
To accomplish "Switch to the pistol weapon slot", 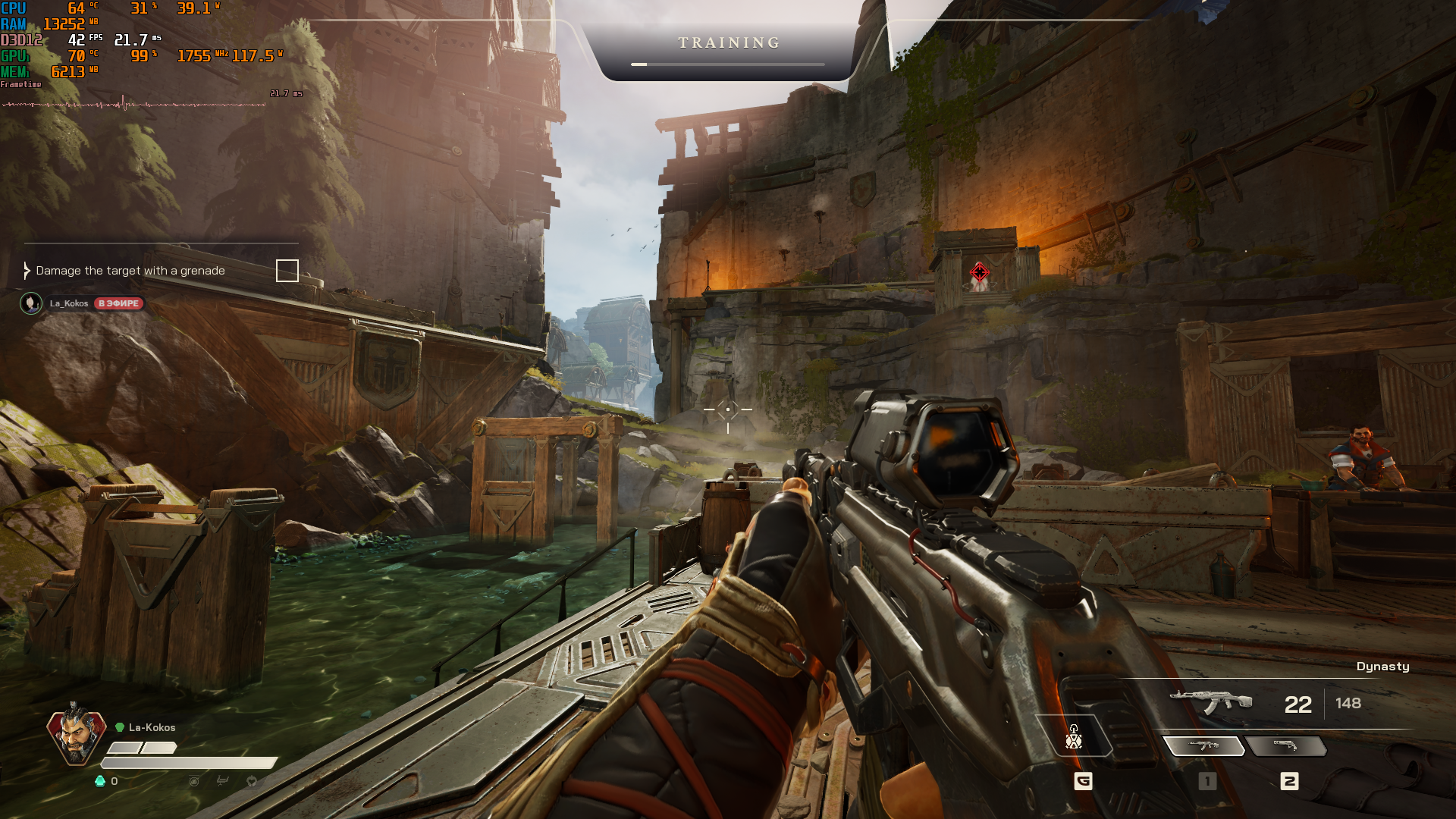I will coord(1286,746).
